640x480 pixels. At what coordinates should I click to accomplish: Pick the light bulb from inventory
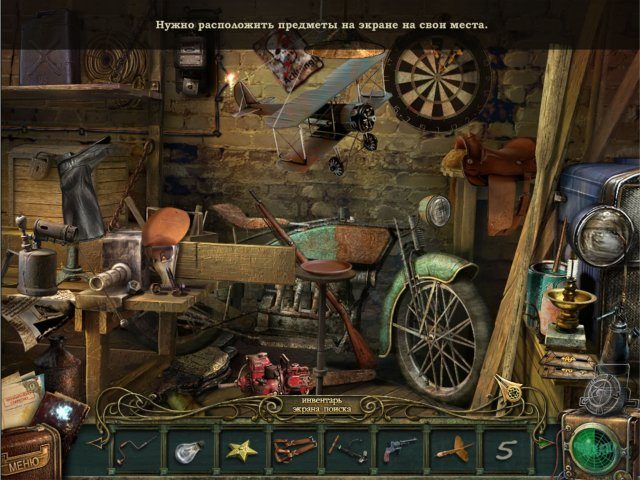[188, 449]
